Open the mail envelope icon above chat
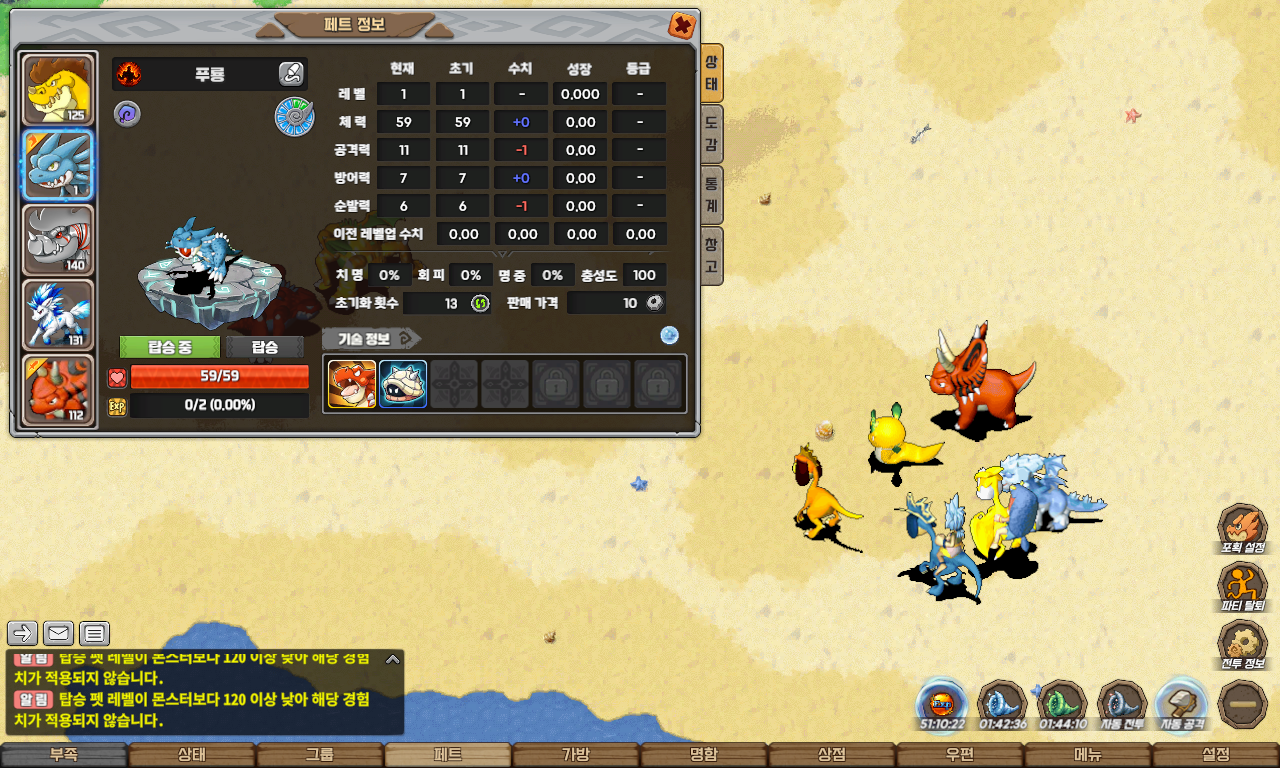This screenshot has width=1280, height=768. pyautogui.click(x=58, y=633)
